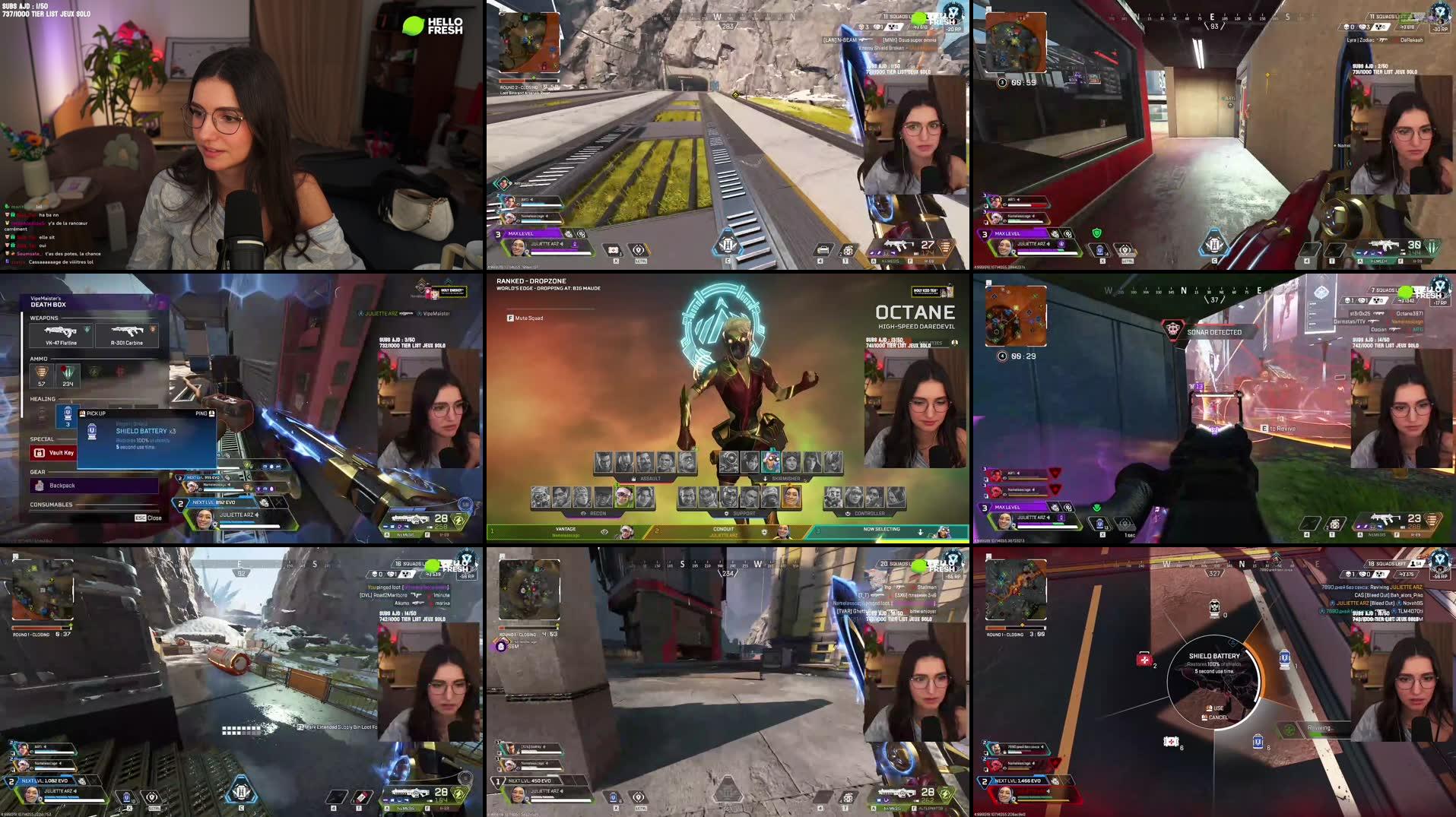The width and height of the screenshot is (1456, 817).
Task: Mute the speaker icon beside Juliette ARZ
Action: pos(256,515)
